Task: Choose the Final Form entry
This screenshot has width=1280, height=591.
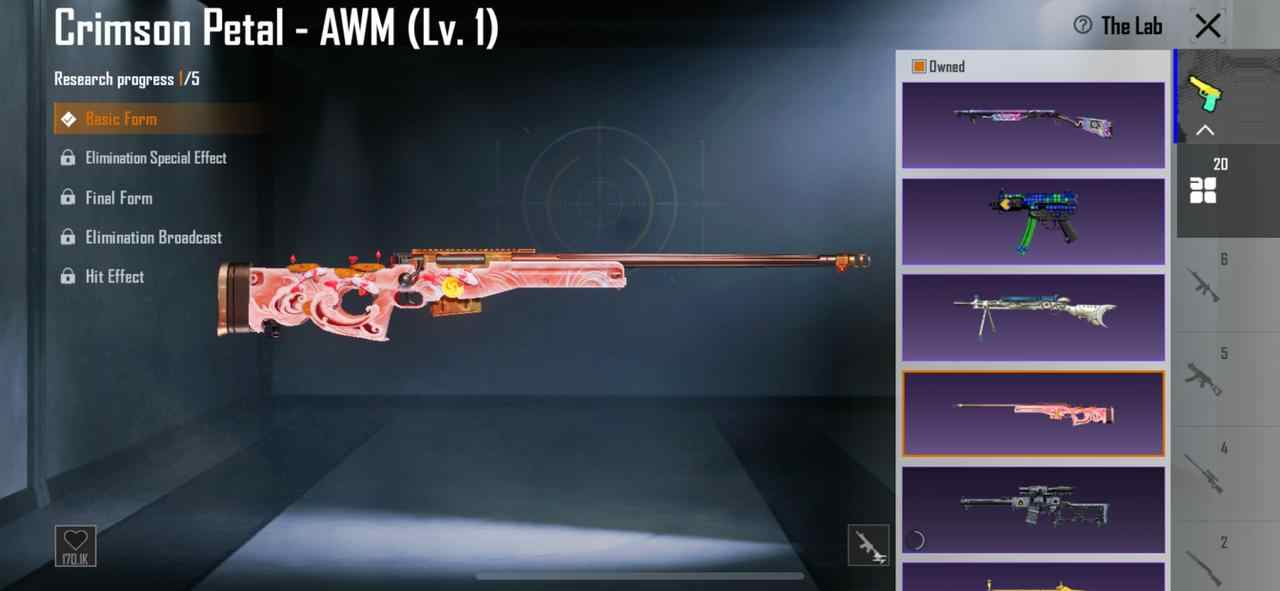Action: click(119, 198)
